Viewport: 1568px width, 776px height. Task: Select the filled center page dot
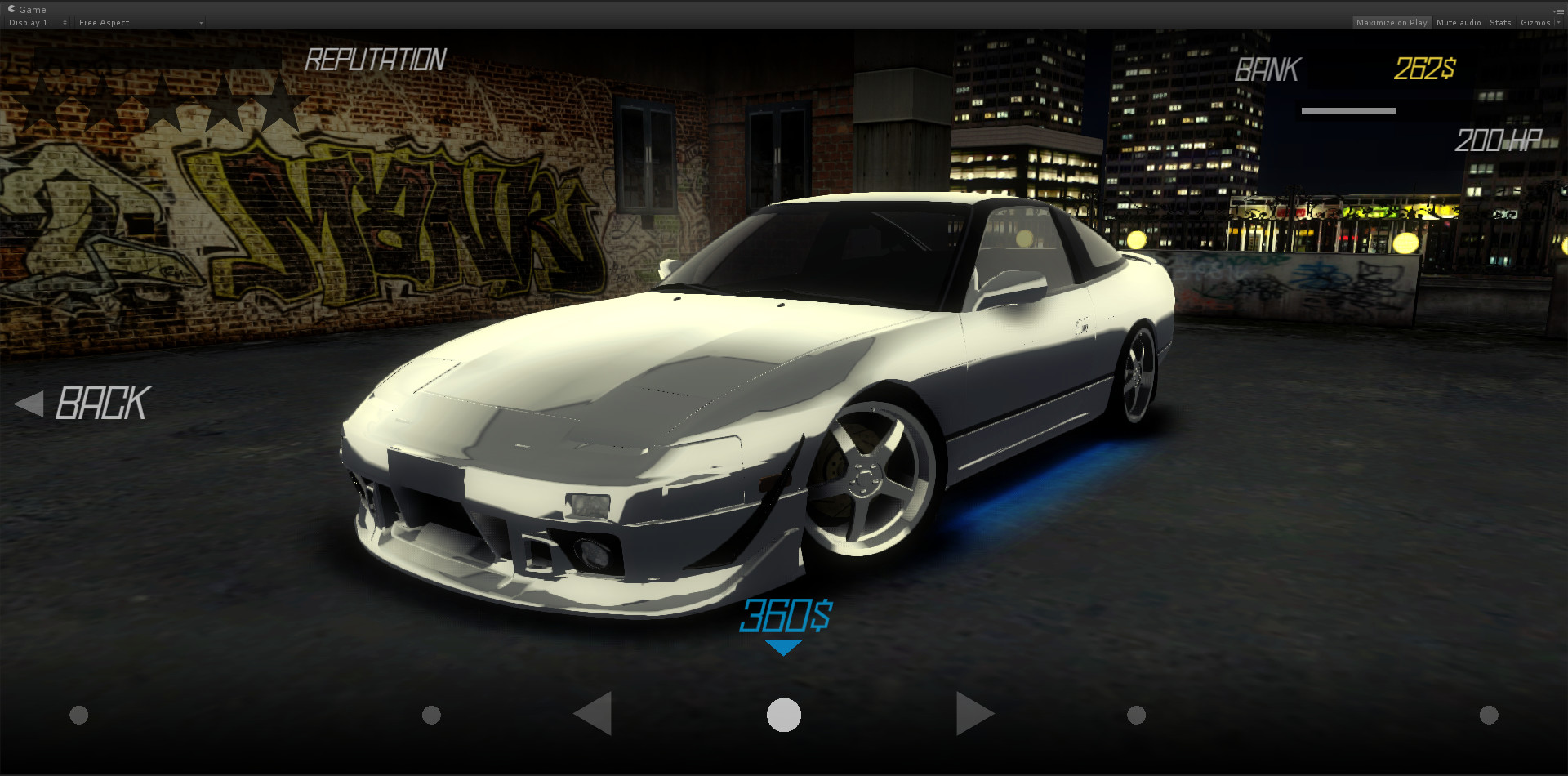click(783, 713)
